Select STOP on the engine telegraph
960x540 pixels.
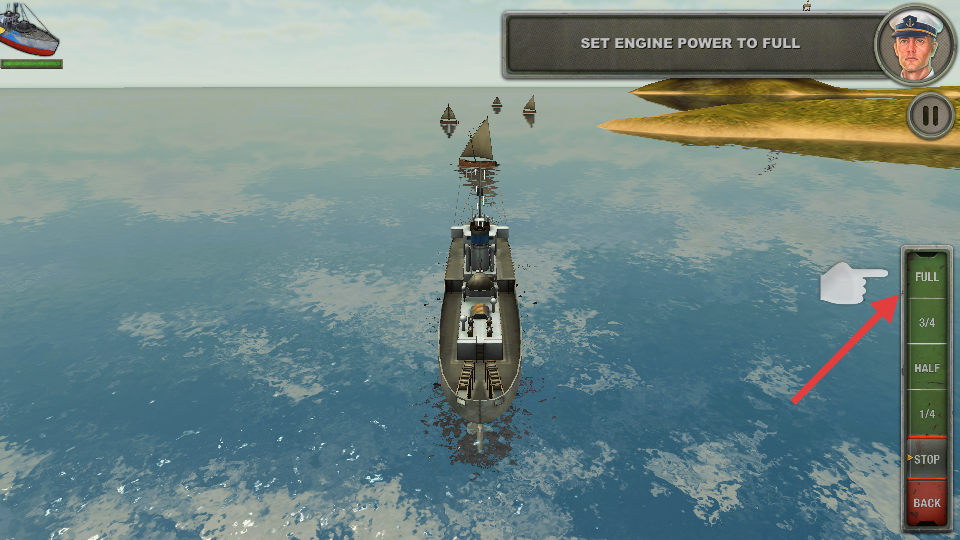[x=927, y=460]
